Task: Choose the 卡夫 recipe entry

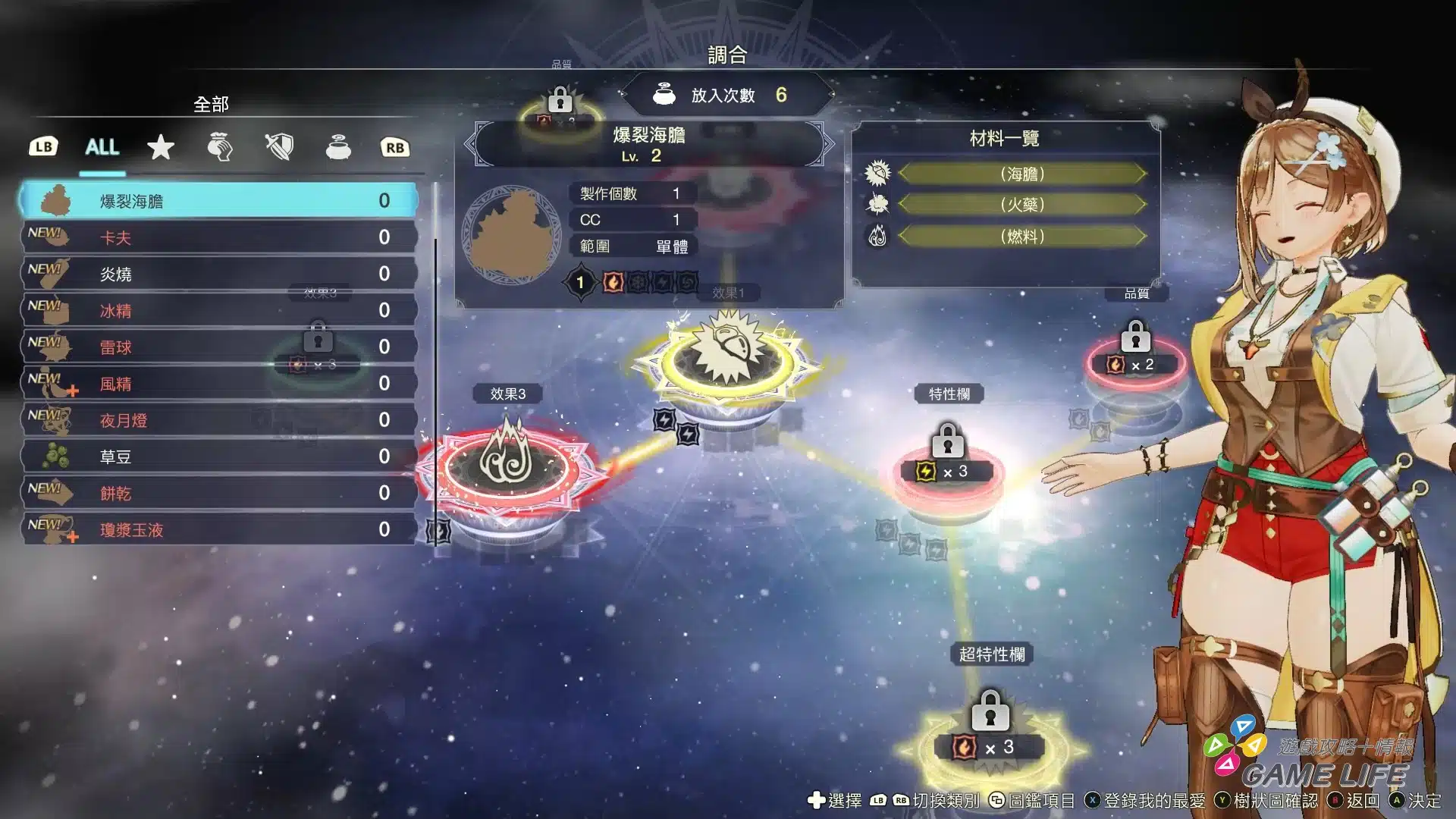Action: (218, 237)
